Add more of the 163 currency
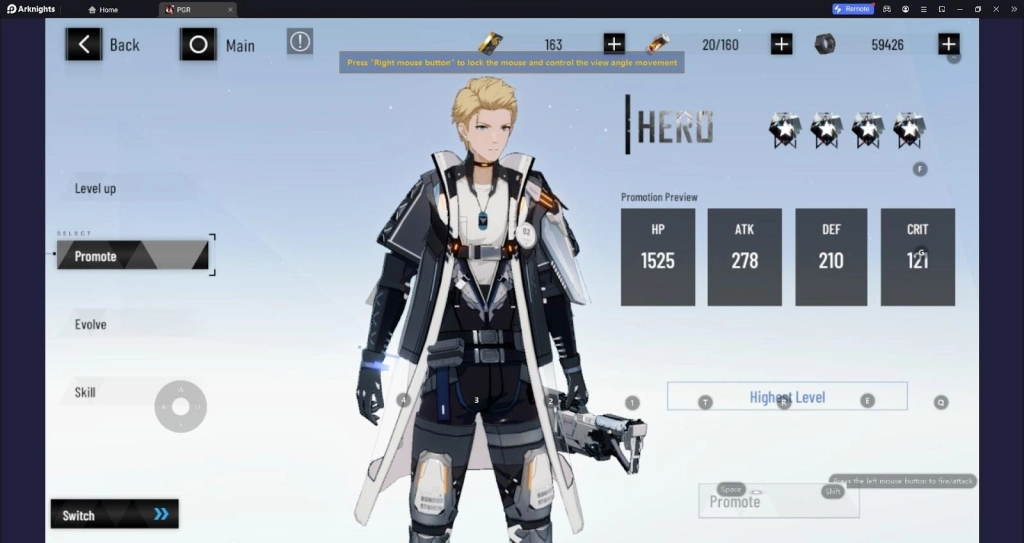 tap(614, 44)
